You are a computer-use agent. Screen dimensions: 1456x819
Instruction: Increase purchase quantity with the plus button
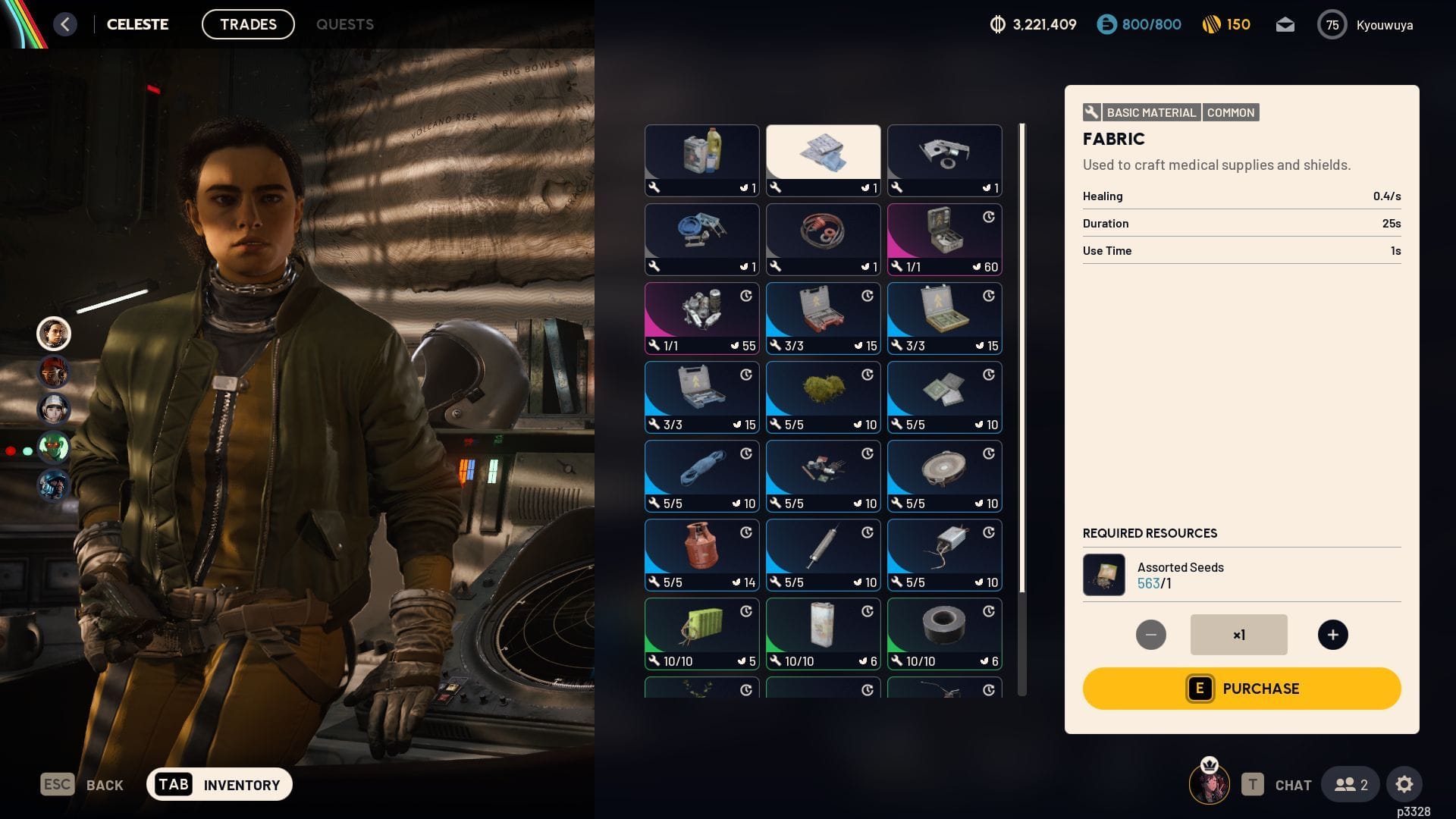(1332, 635)
